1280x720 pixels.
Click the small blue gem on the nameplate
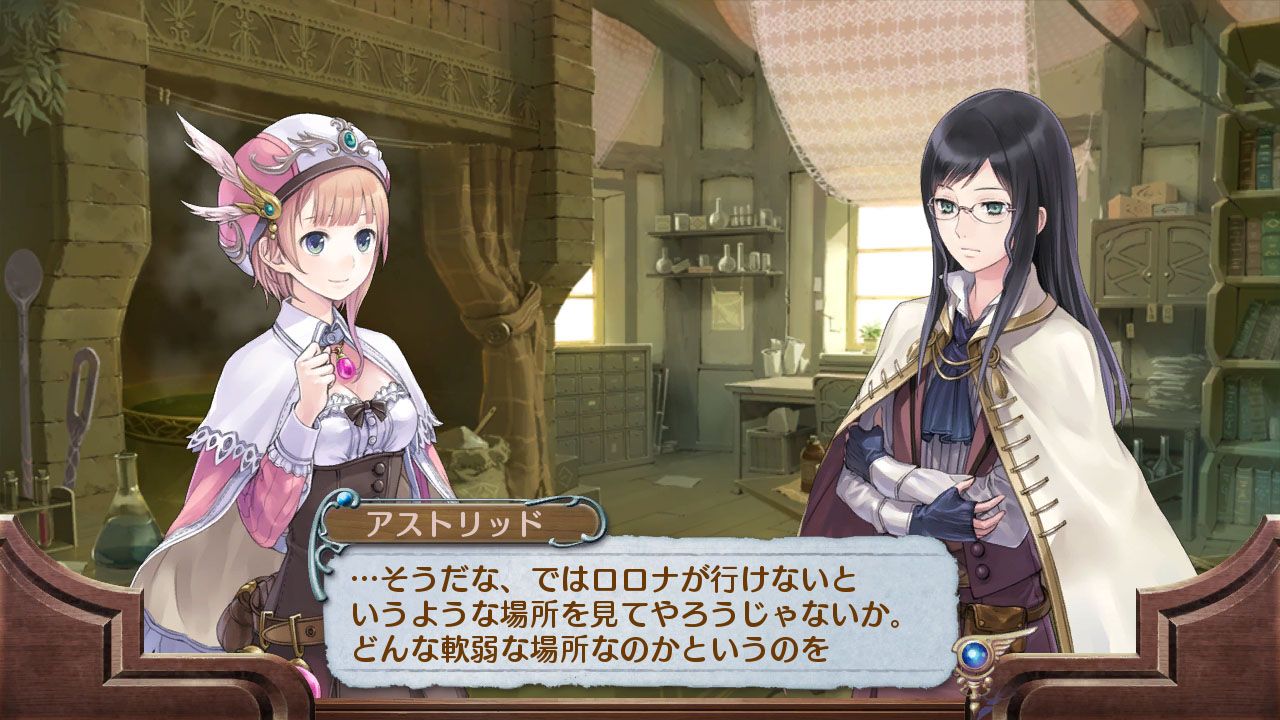tap(344, 498)
